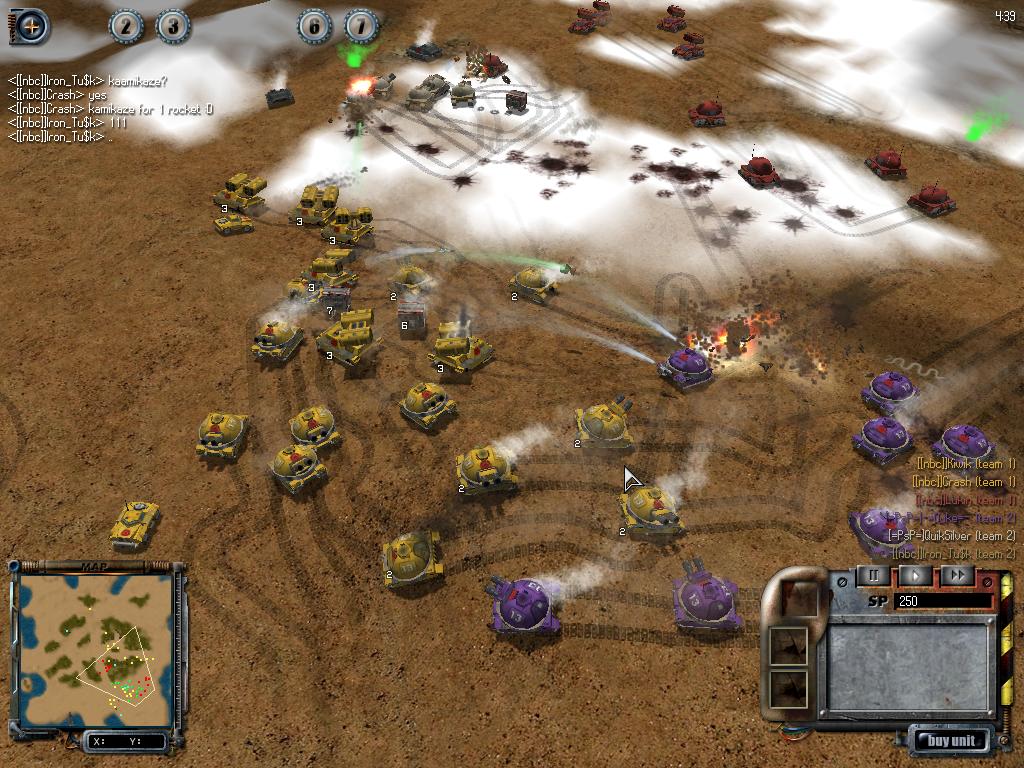Select the yellow tank numbered 7

pos(337,298)
